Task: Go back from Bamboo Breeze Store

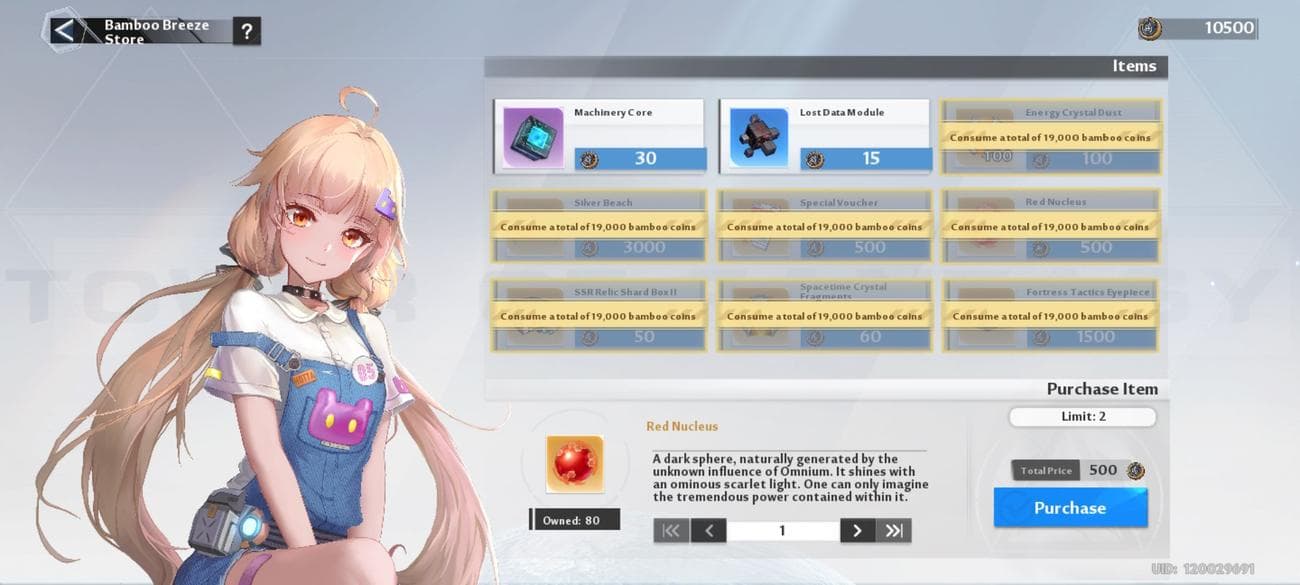Action: pyautogui.click(x=65, y=31)
